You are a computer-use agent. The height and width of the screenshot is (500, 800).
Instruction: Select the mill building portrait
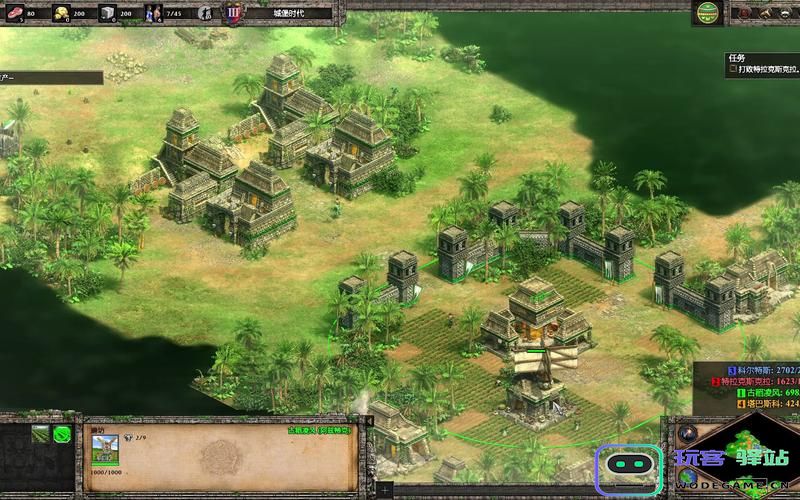(x=106, y=444)
